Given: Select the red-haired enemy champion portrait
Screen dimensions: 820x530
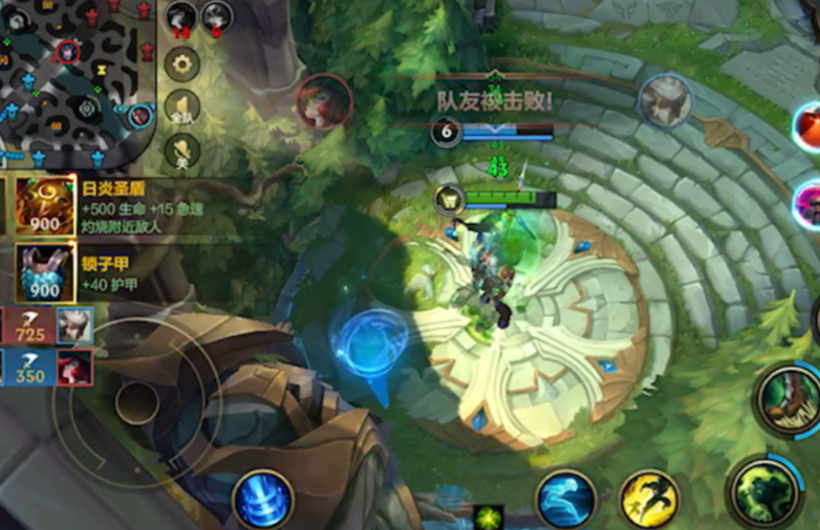Looking at the screenshot, I should tap(324, 101).
